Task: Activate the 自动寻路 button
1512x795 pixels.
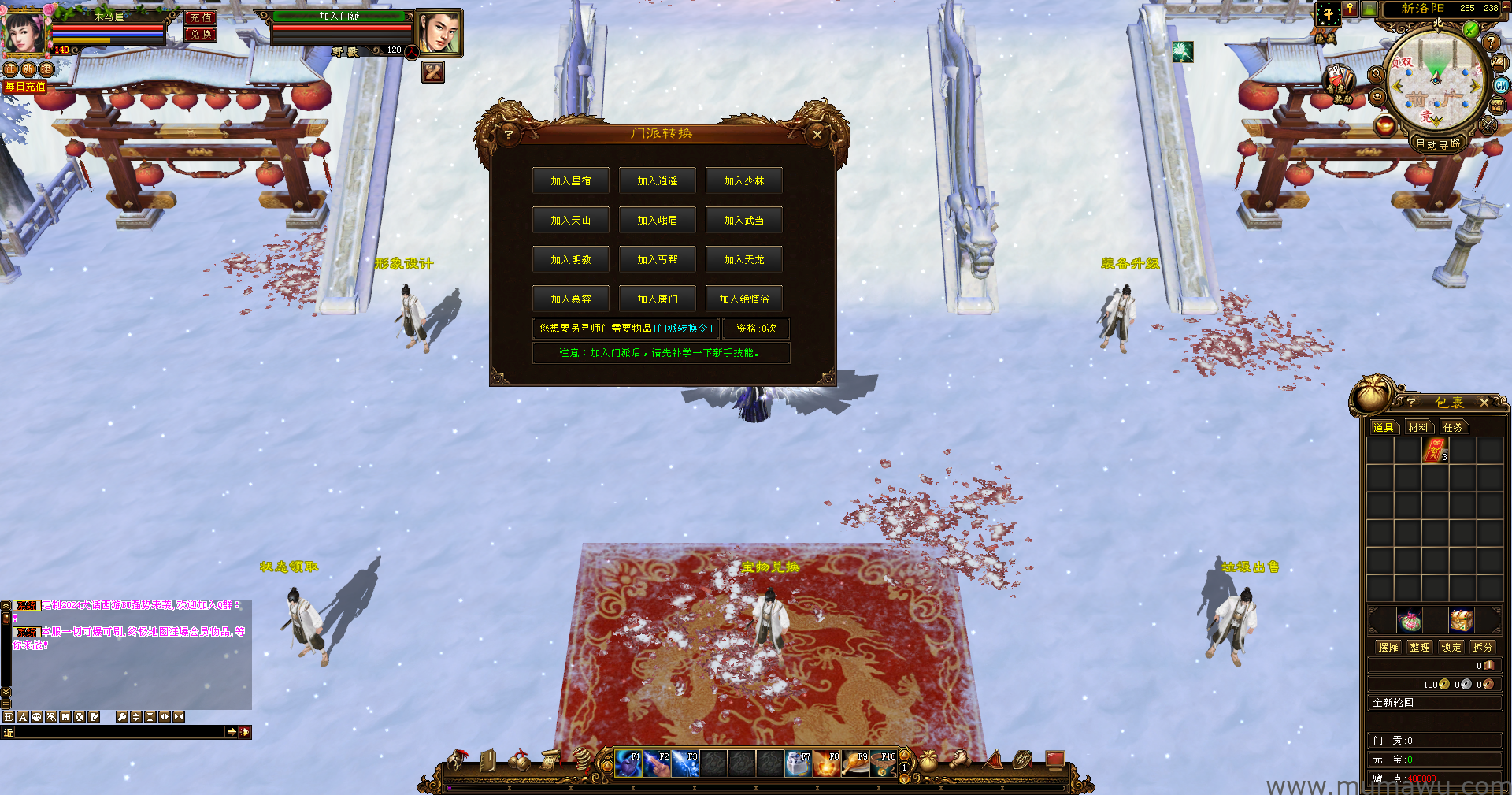Action: coord(1438,144)
